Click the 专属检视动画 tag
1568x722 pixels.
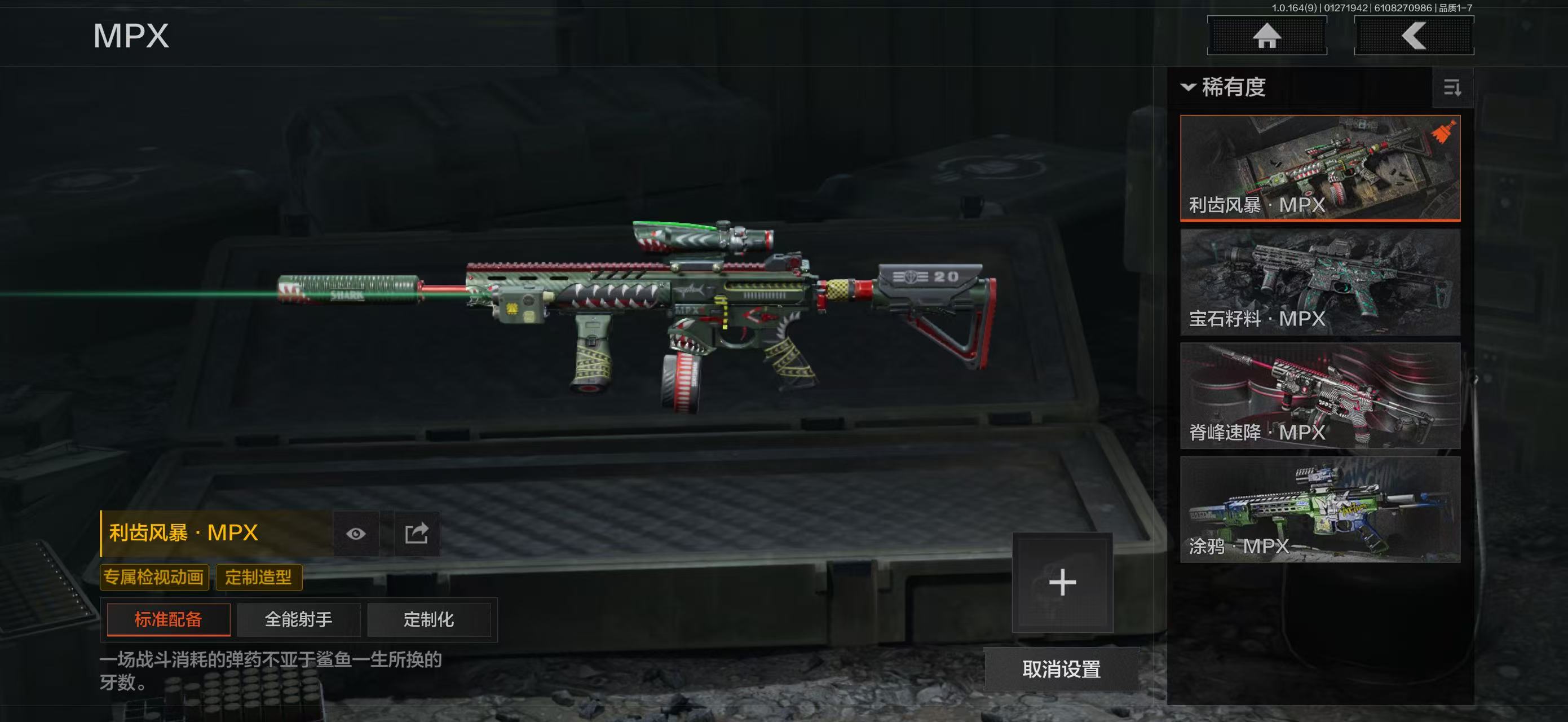154,577
